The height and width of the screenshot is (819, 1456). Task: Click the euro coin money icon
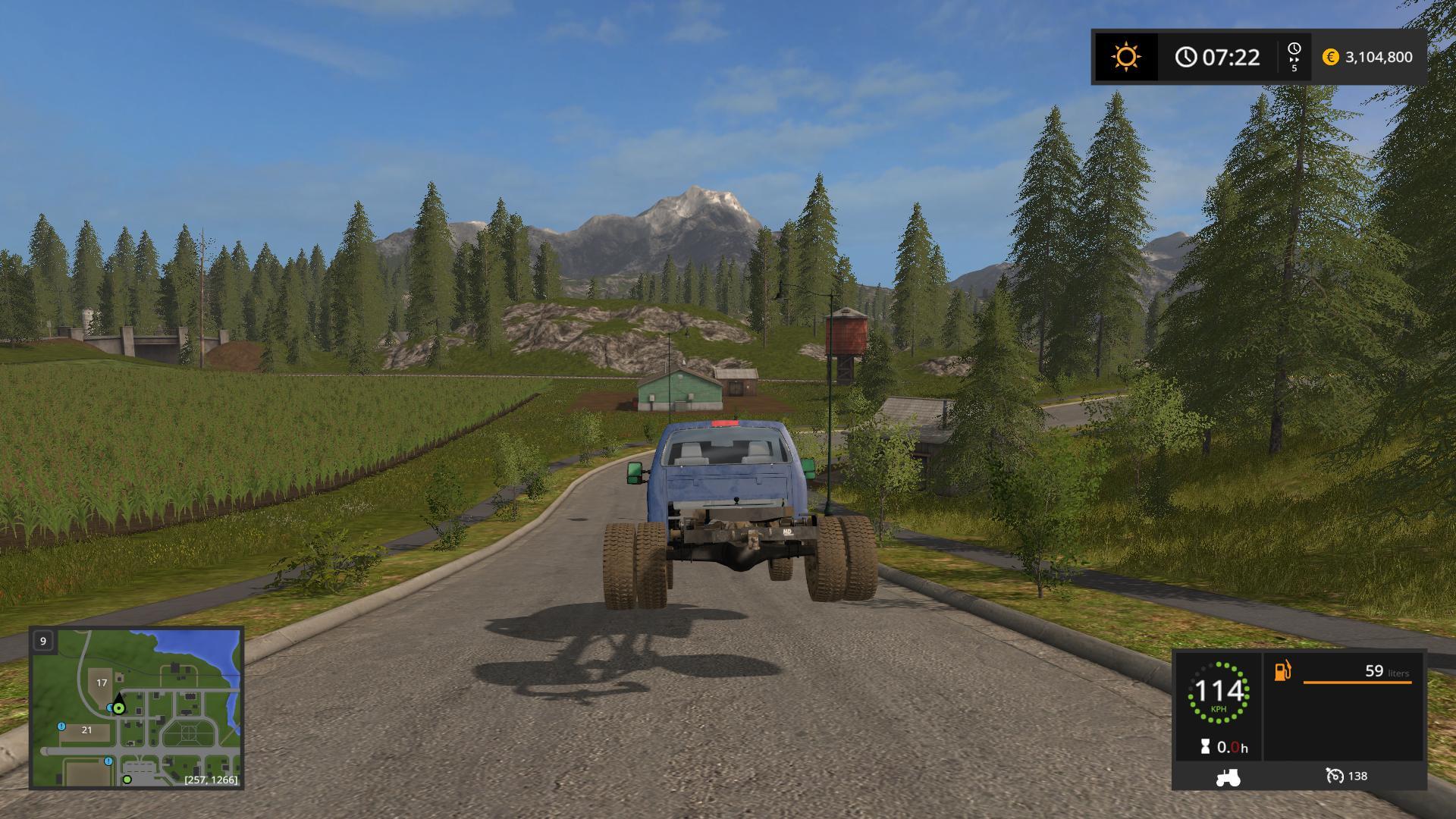[1330, 57]
